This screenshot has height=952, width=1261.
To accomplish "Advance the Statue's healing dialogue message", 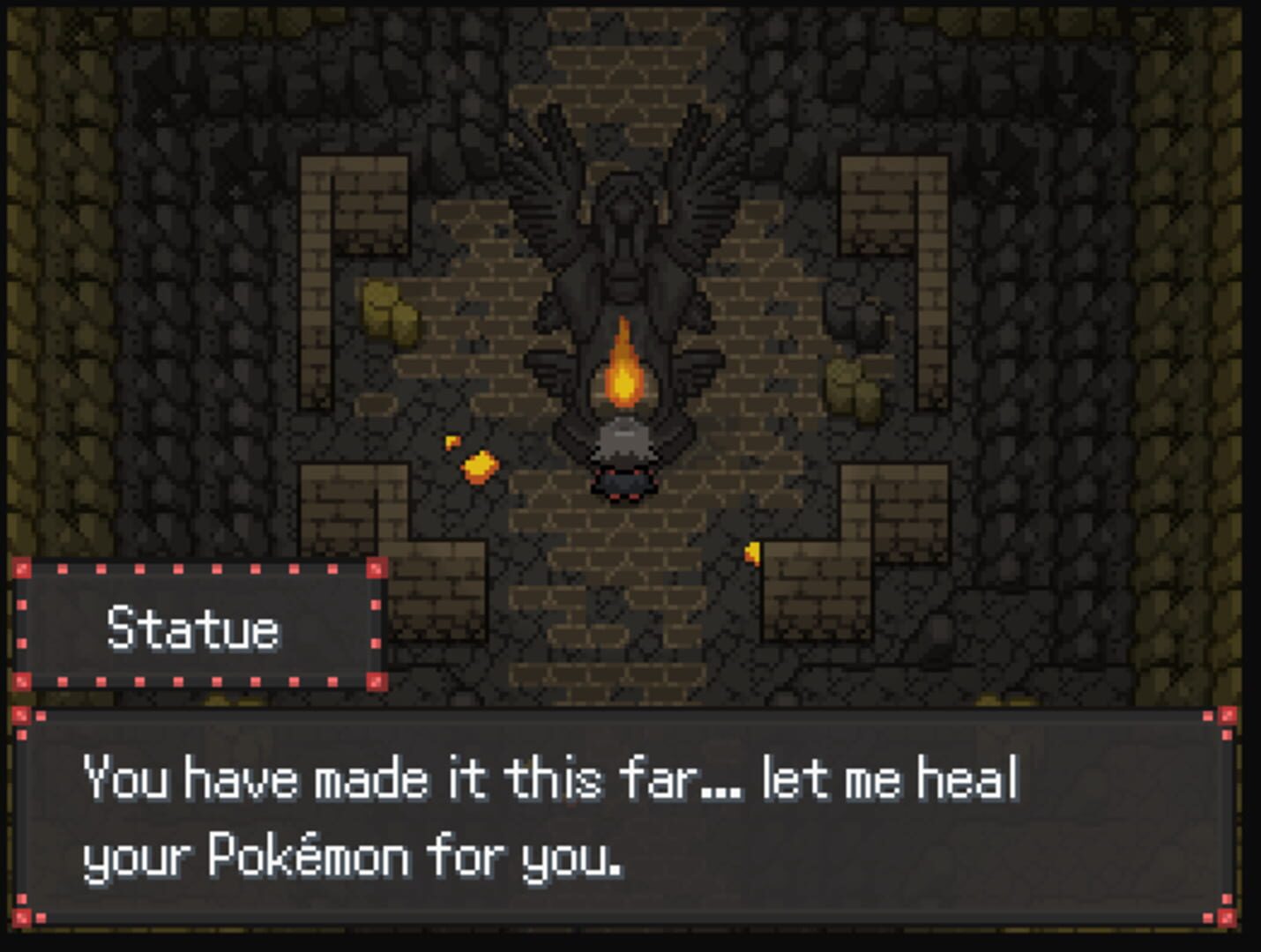I will click(x=623, y=816).
